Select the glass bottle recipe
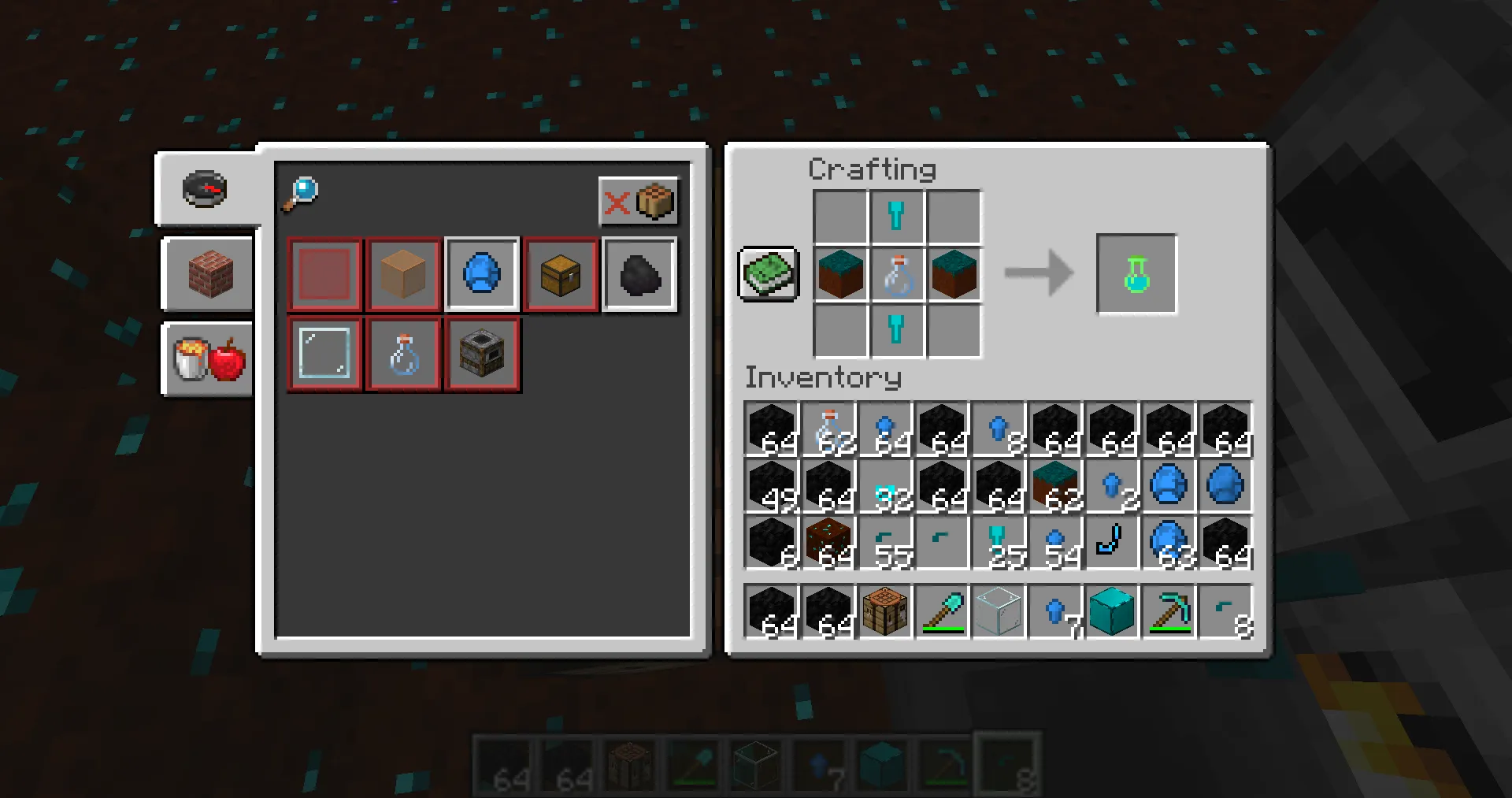 click(402, 353)
